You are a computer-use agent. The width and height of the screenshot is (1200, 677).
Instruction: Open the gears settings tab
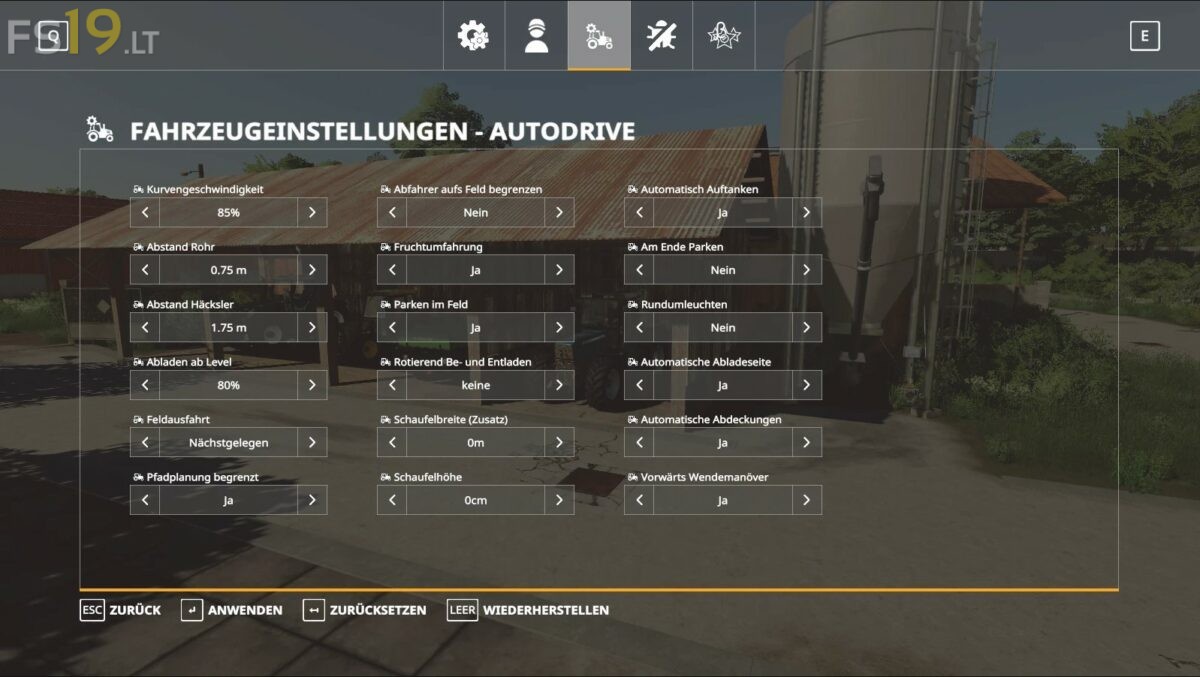click(473, 36)
